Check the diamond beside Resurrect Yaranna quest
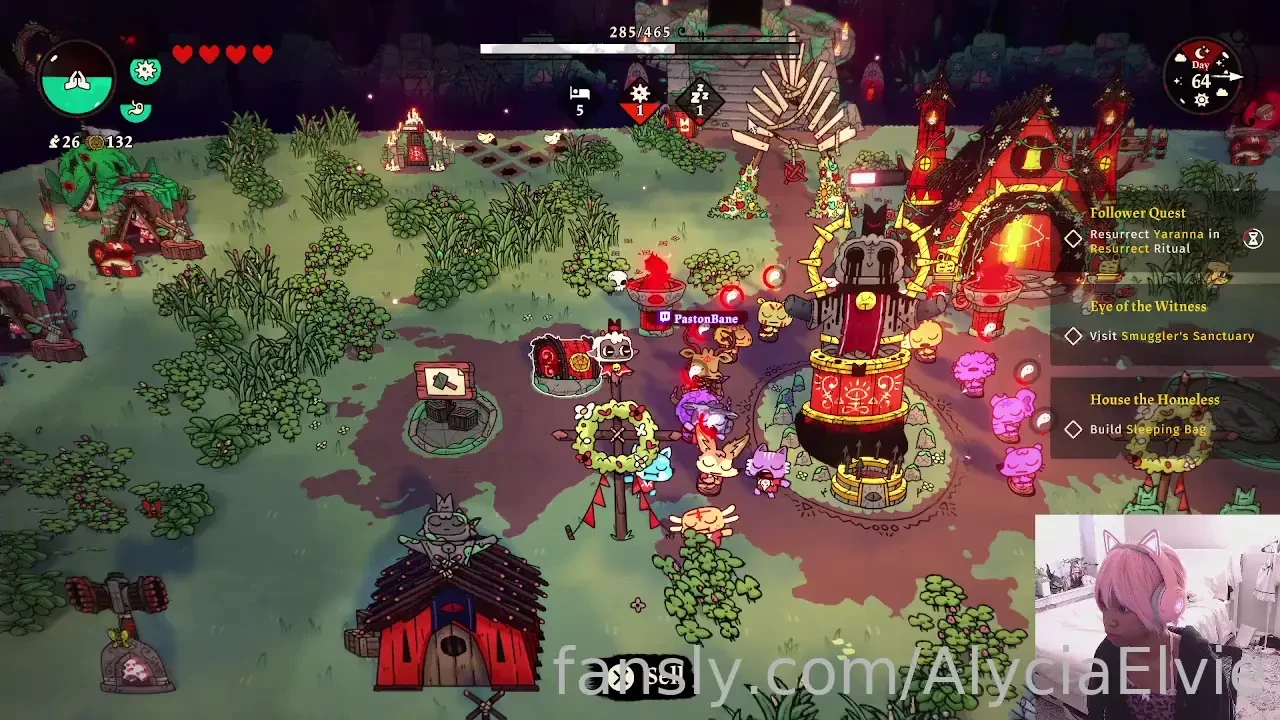The height and width of the screenshot is (720, 1280). coord(1073,240)
